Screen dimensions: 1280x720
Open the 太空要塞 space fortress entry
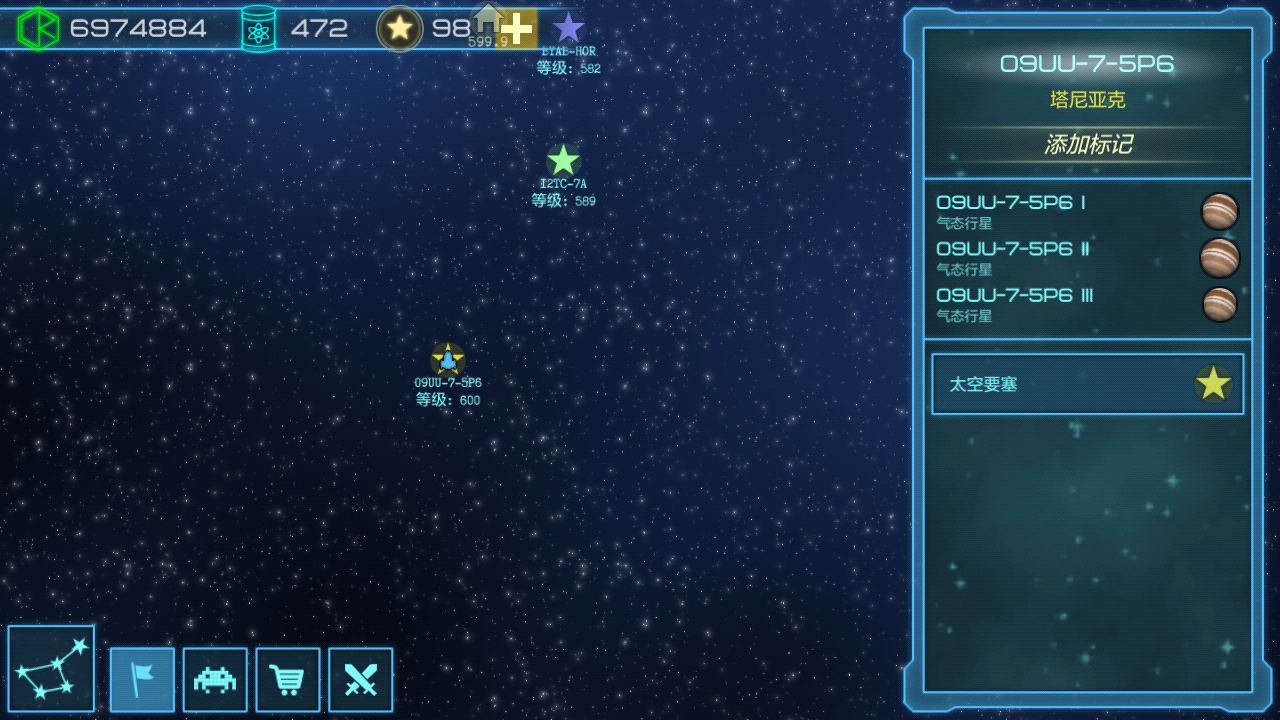(x=1087, y=384)
